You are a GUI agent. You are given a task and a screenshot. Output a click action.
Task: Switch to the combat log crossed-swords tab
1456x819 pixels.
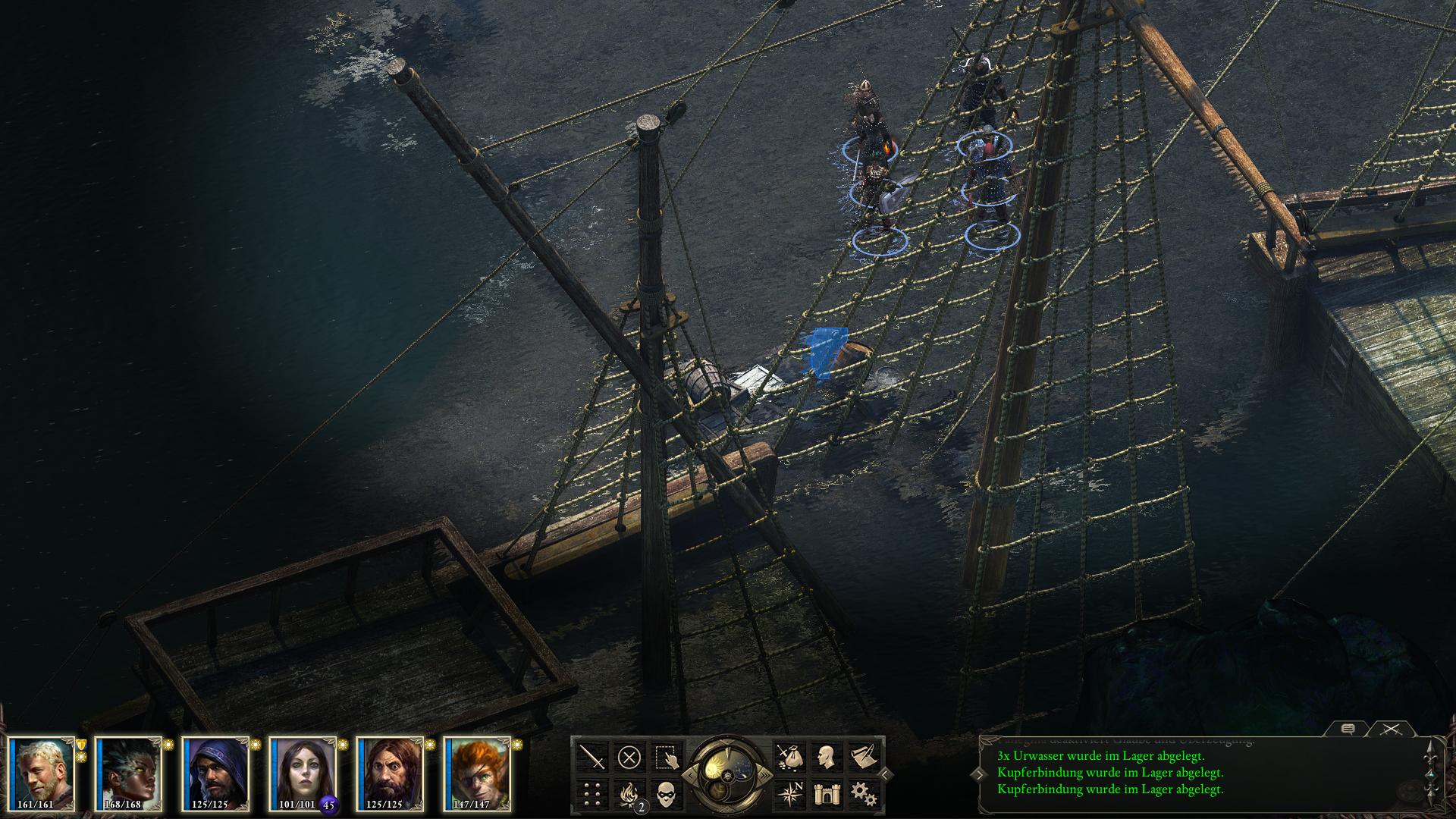(1390, 730)
